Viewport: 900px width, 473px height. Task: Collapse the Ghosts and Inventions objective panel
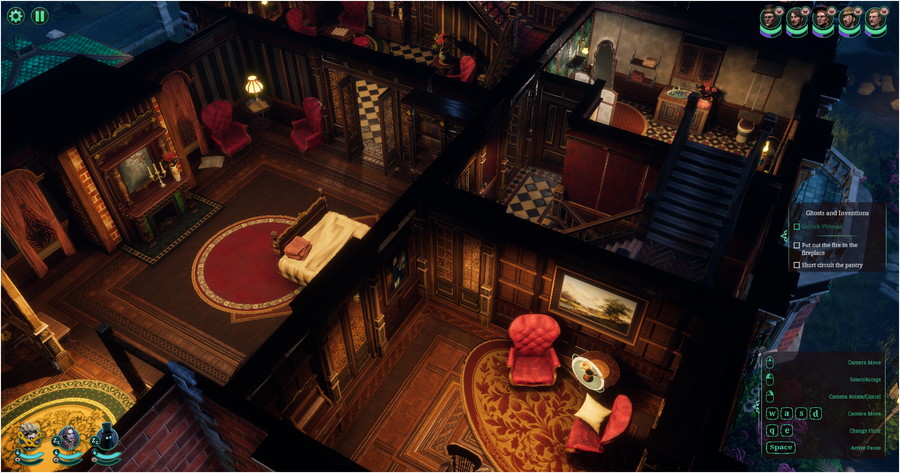(x=786, y=237)
